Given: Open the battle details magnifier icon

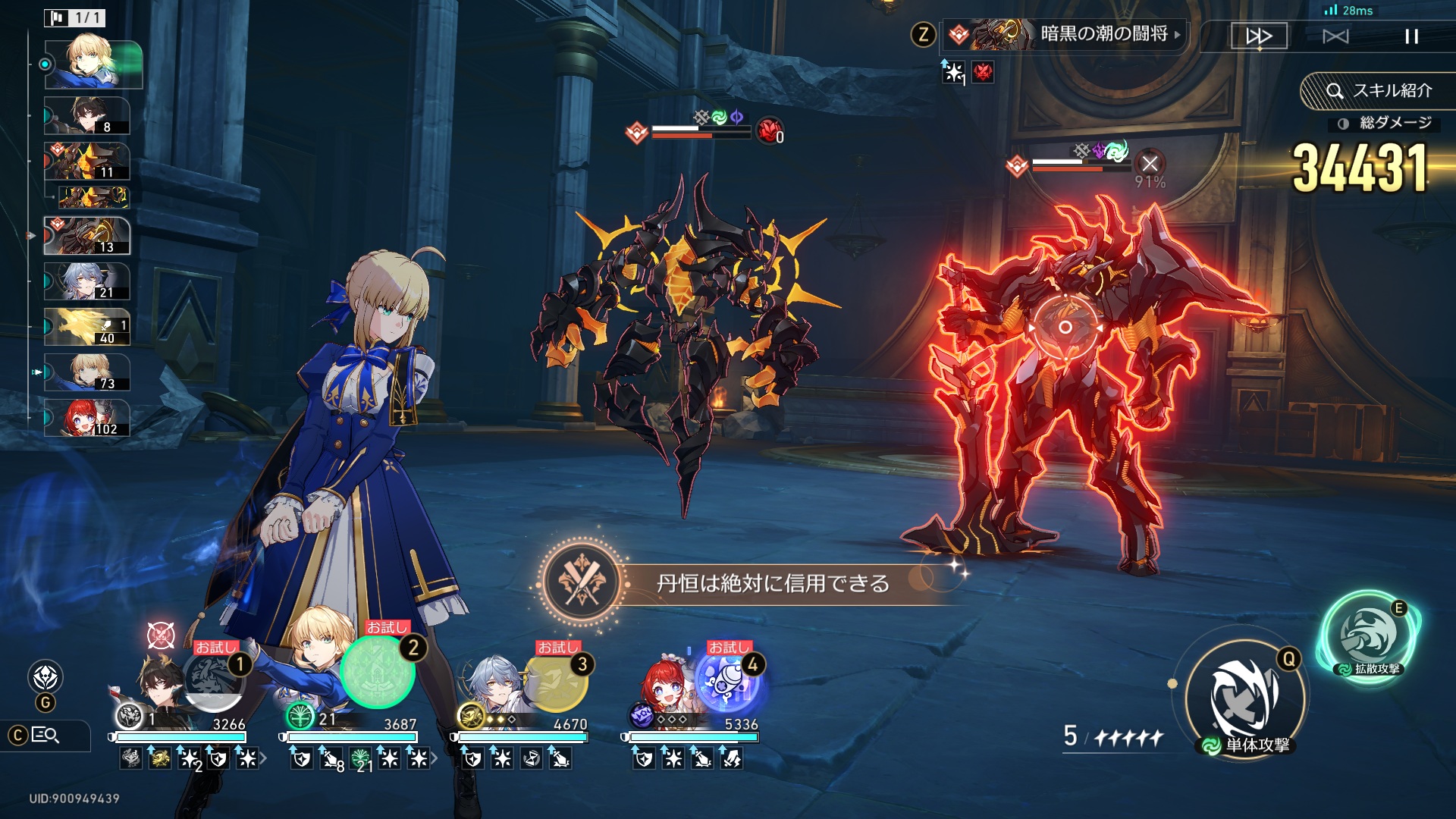Looking at the screenshot, I should [x=45, y=735].
